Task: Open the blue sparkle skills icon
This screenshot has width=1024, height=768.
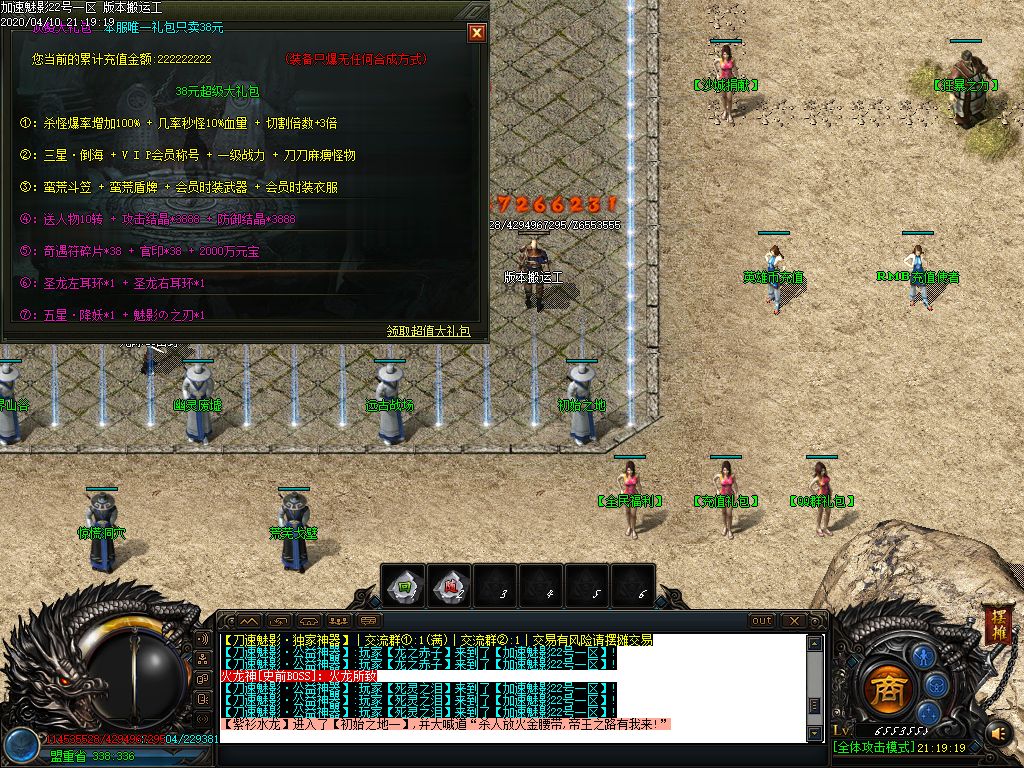Action: click(928, 712)
